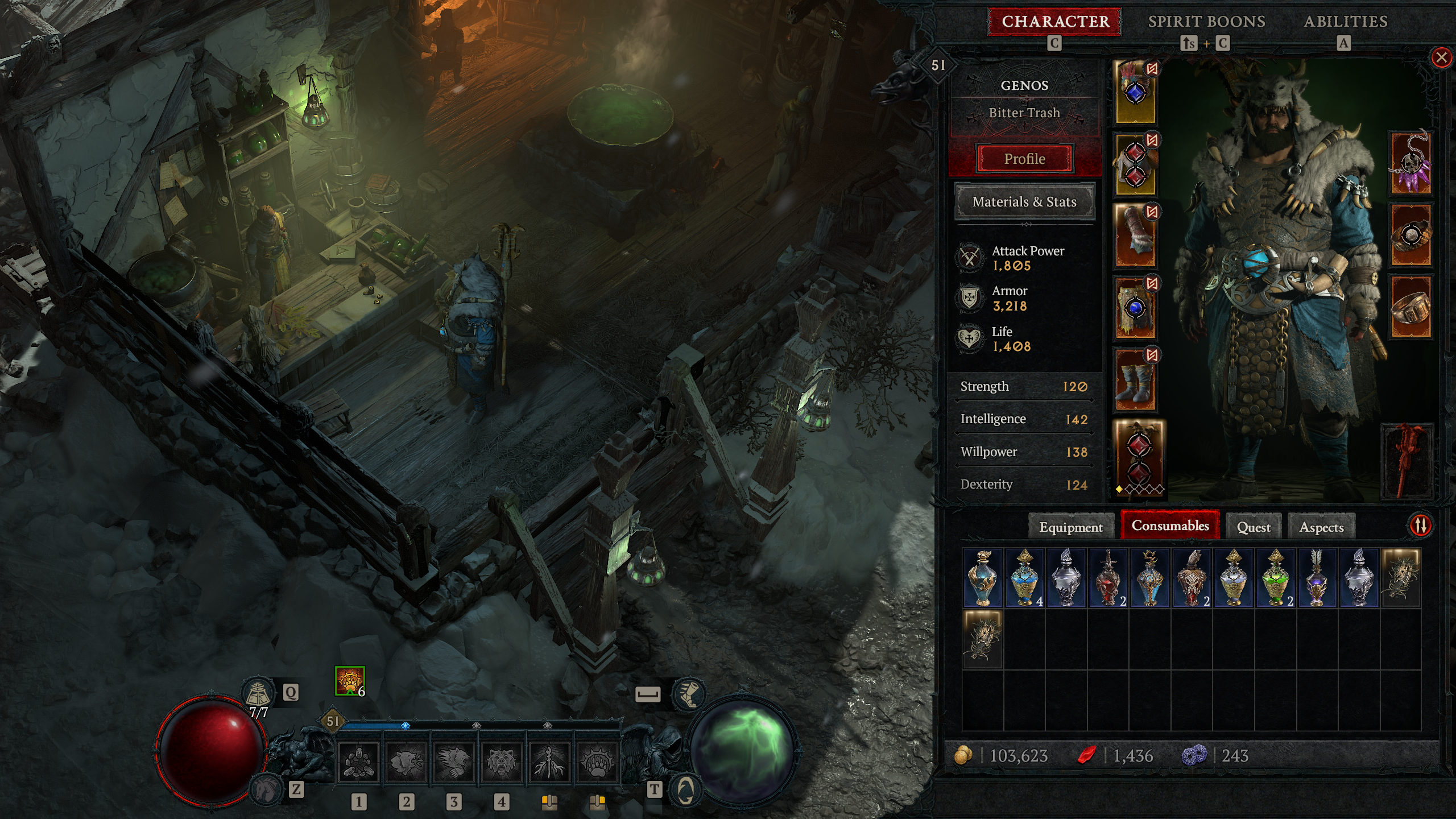
Task: Click the mount horse icon
Action: click(x=266, y=789)
